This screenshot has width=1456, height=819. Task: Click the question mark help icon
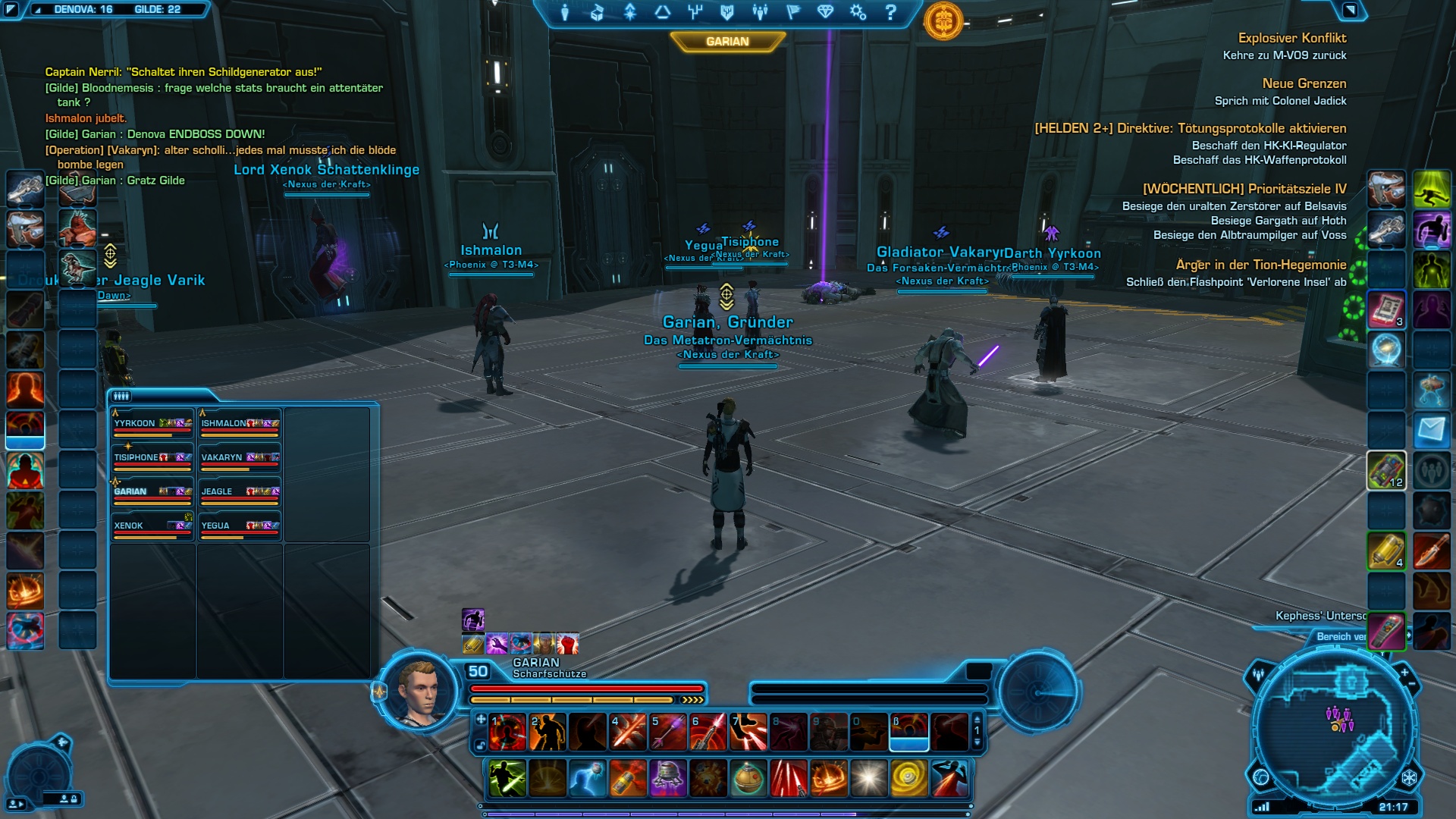point(891,12)
